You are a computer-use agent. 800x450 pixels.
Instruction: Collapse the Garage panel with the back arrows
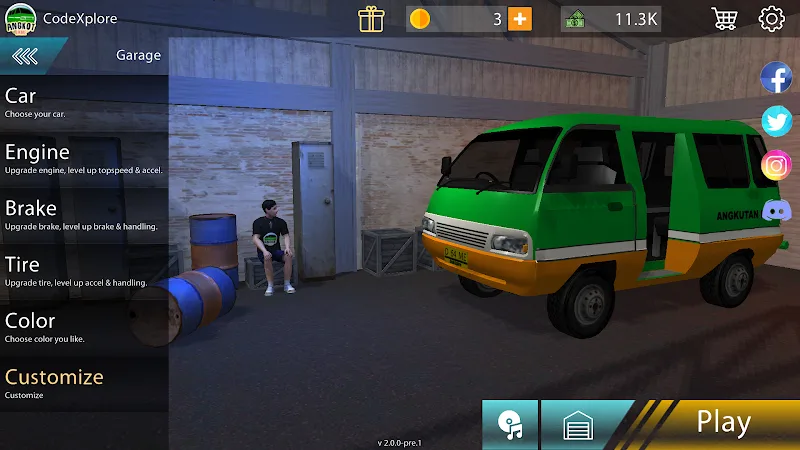(x=25, y=56)
